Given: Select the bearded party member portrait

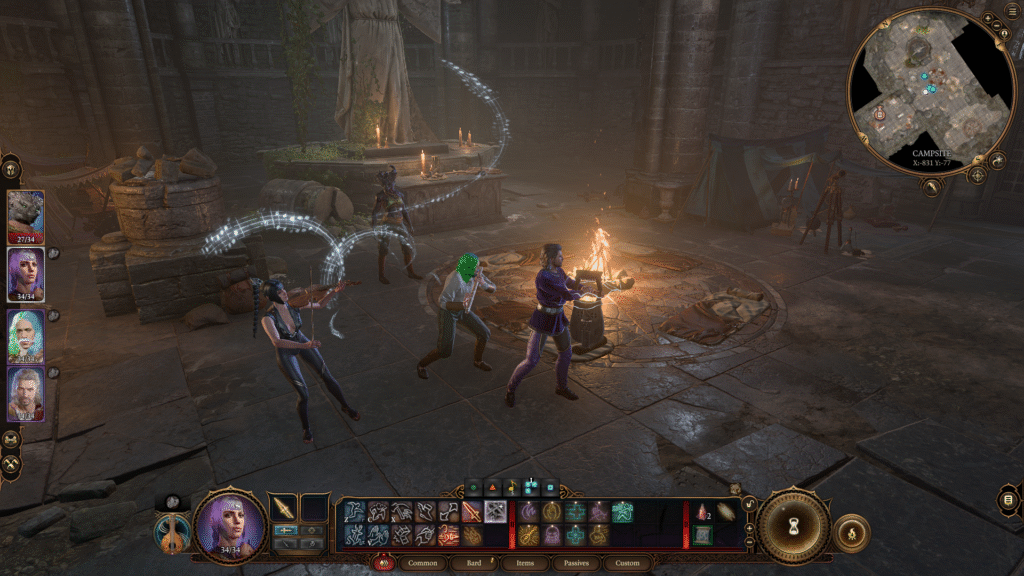Looking at the screenshot, I should point(26,393).
